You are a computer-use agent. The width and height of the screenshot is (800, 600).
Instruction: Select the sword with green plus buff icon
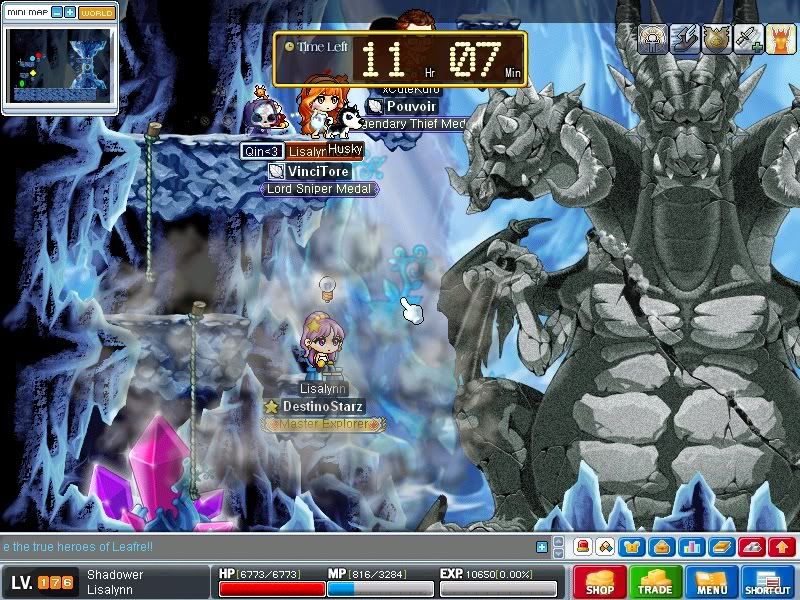point(748,38)
